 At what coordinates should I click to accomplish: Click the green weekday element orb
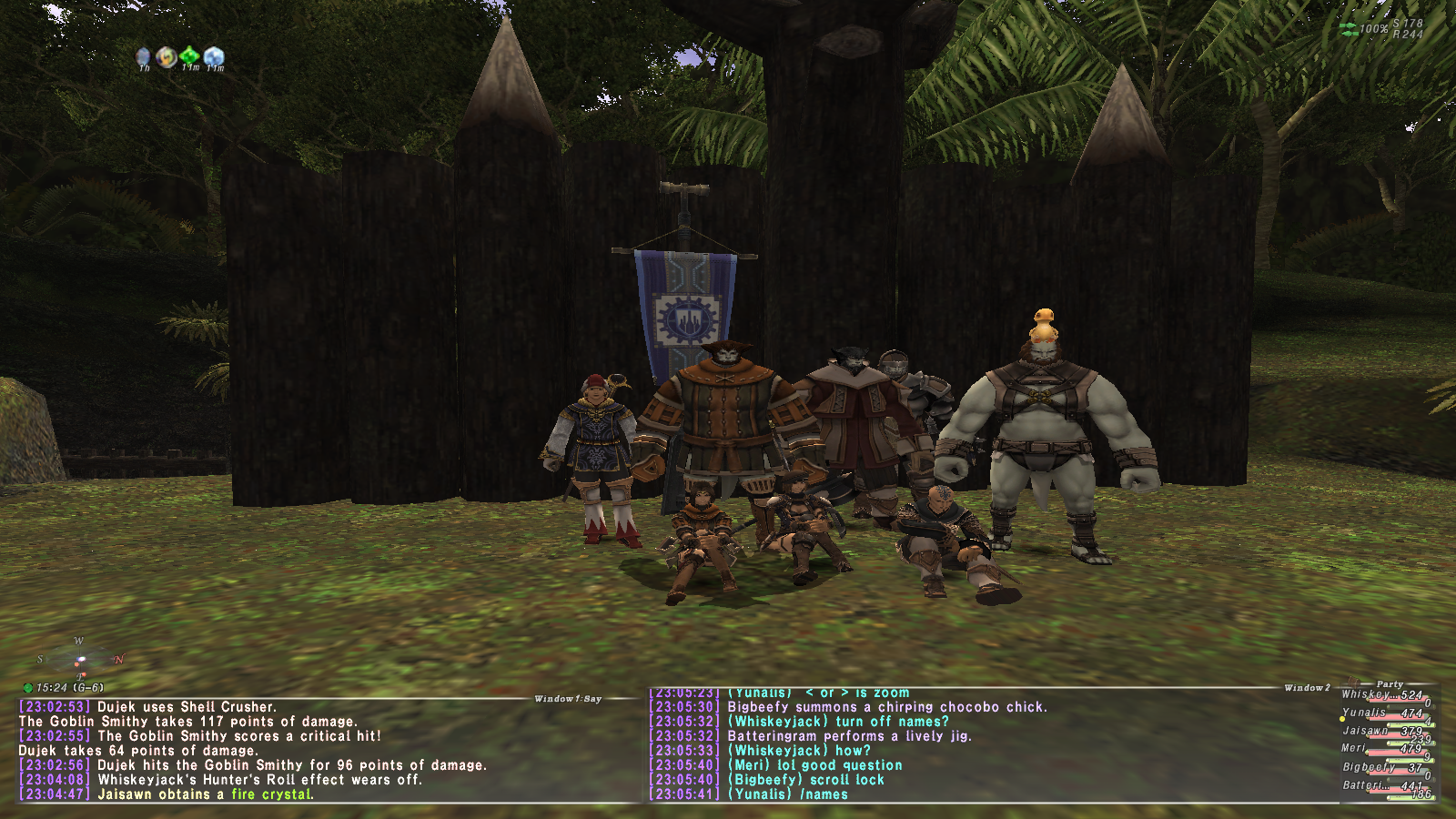[x=27, y=688]
